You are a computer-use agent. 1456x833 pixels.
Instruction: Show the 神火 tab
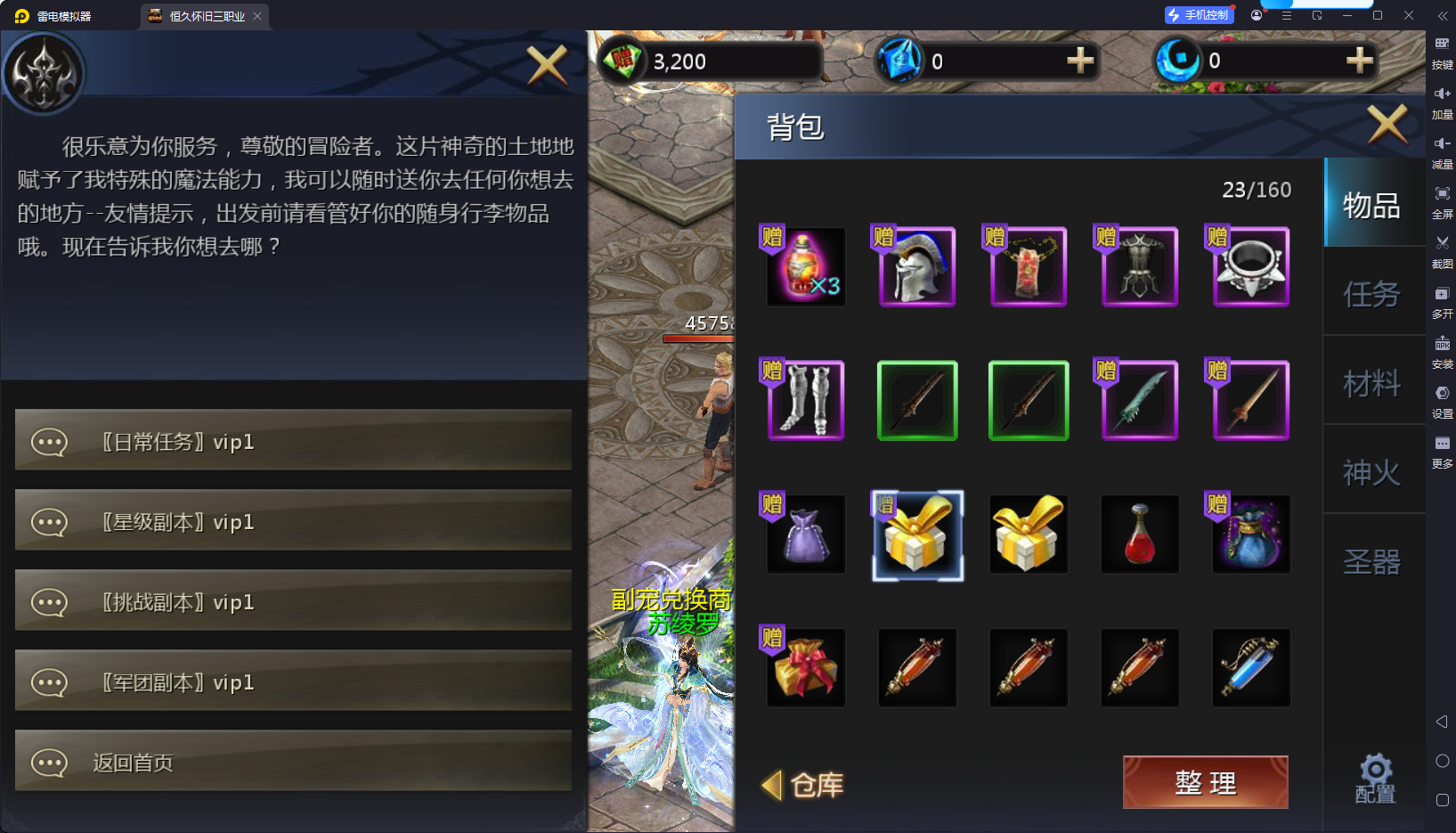[x=1371, y=472]
